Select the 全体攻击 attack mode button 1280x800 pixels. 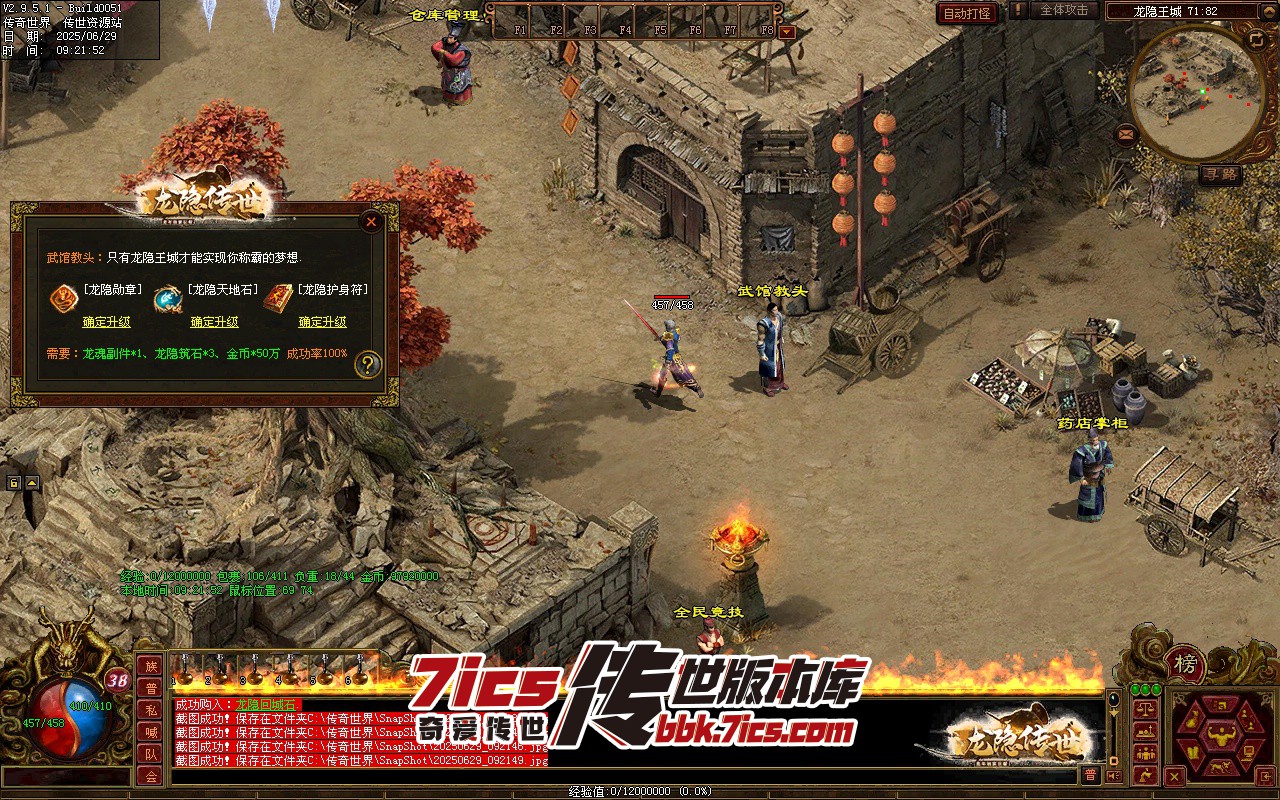(1064, 10)
